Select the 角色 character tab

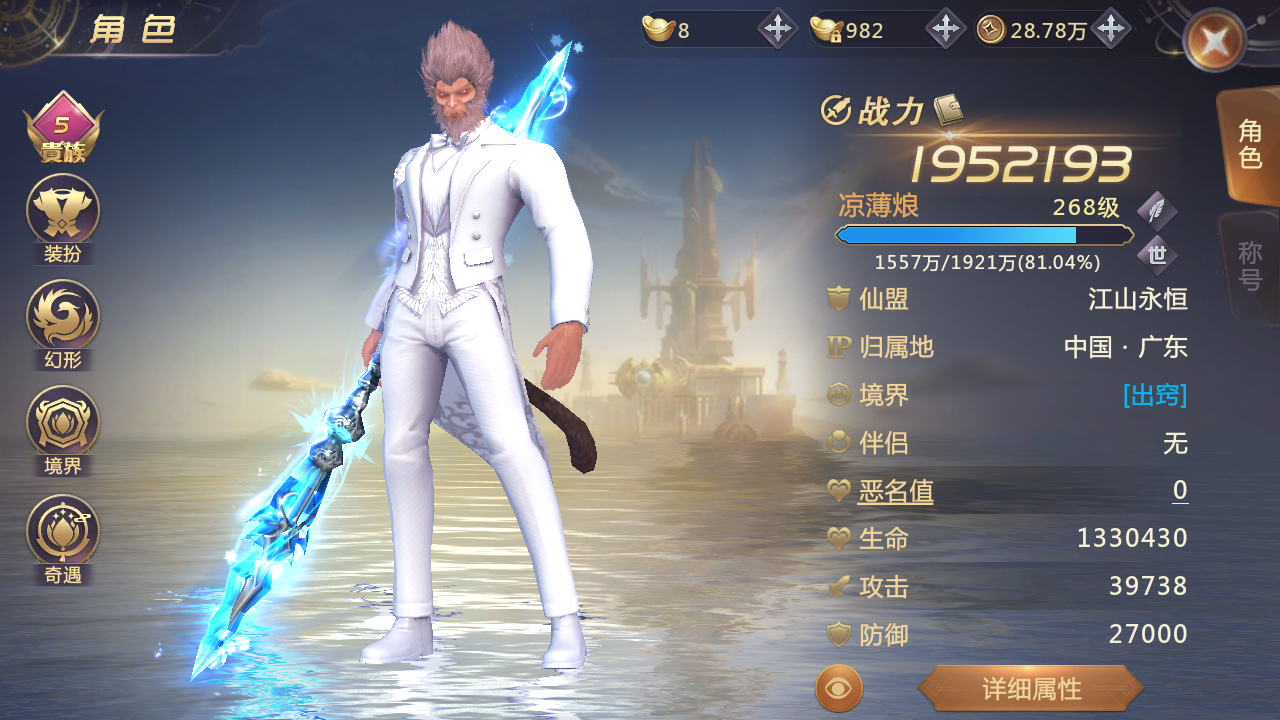point(1250,144)
